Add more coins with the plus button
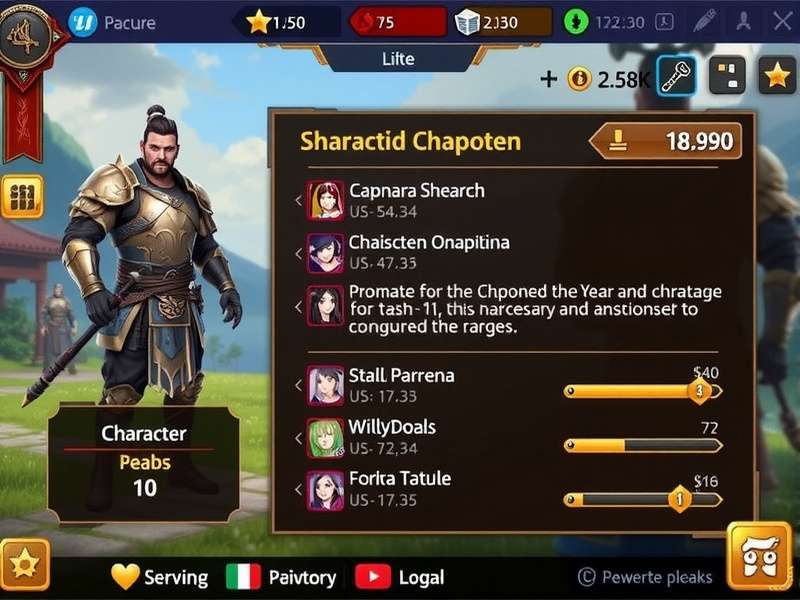 point(548,79)
